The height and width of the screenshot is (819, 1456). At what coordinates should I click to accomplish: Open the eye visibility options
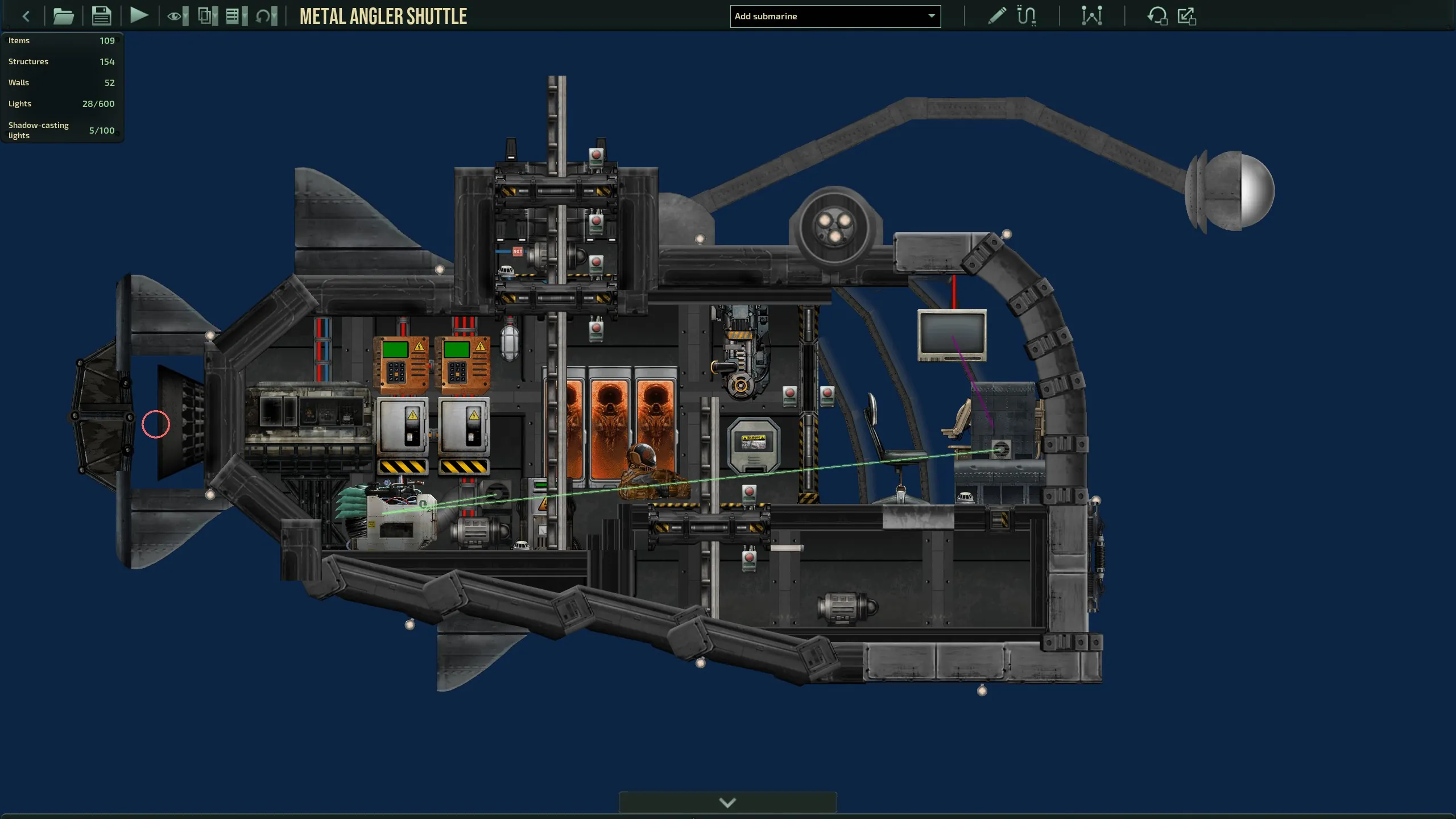(177, 16)
